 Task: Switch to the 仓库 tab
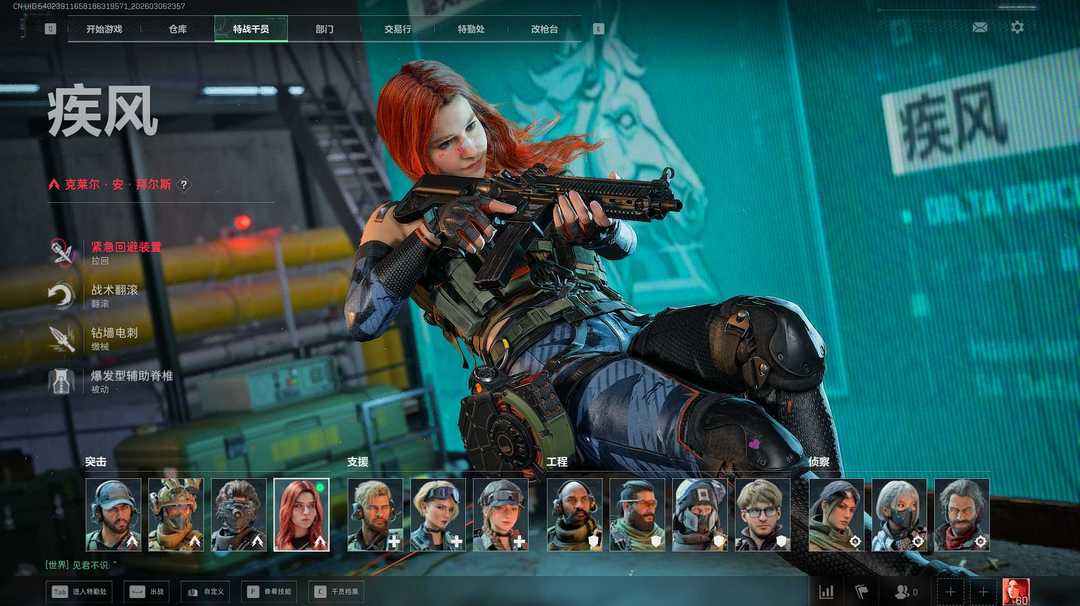(x=178, y=29)
